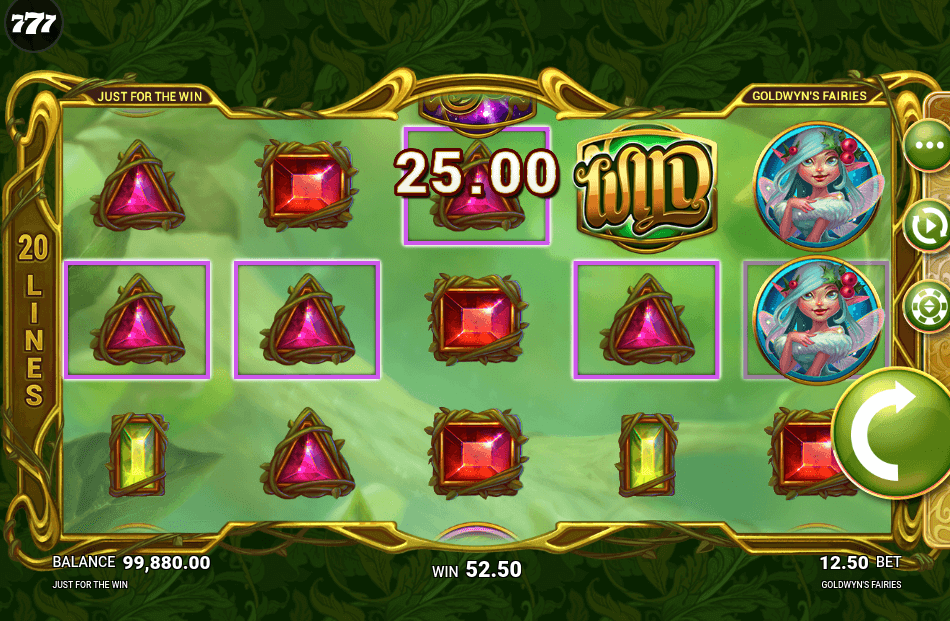
Task: Click the 777 casino logo
Action: [33, 25]
